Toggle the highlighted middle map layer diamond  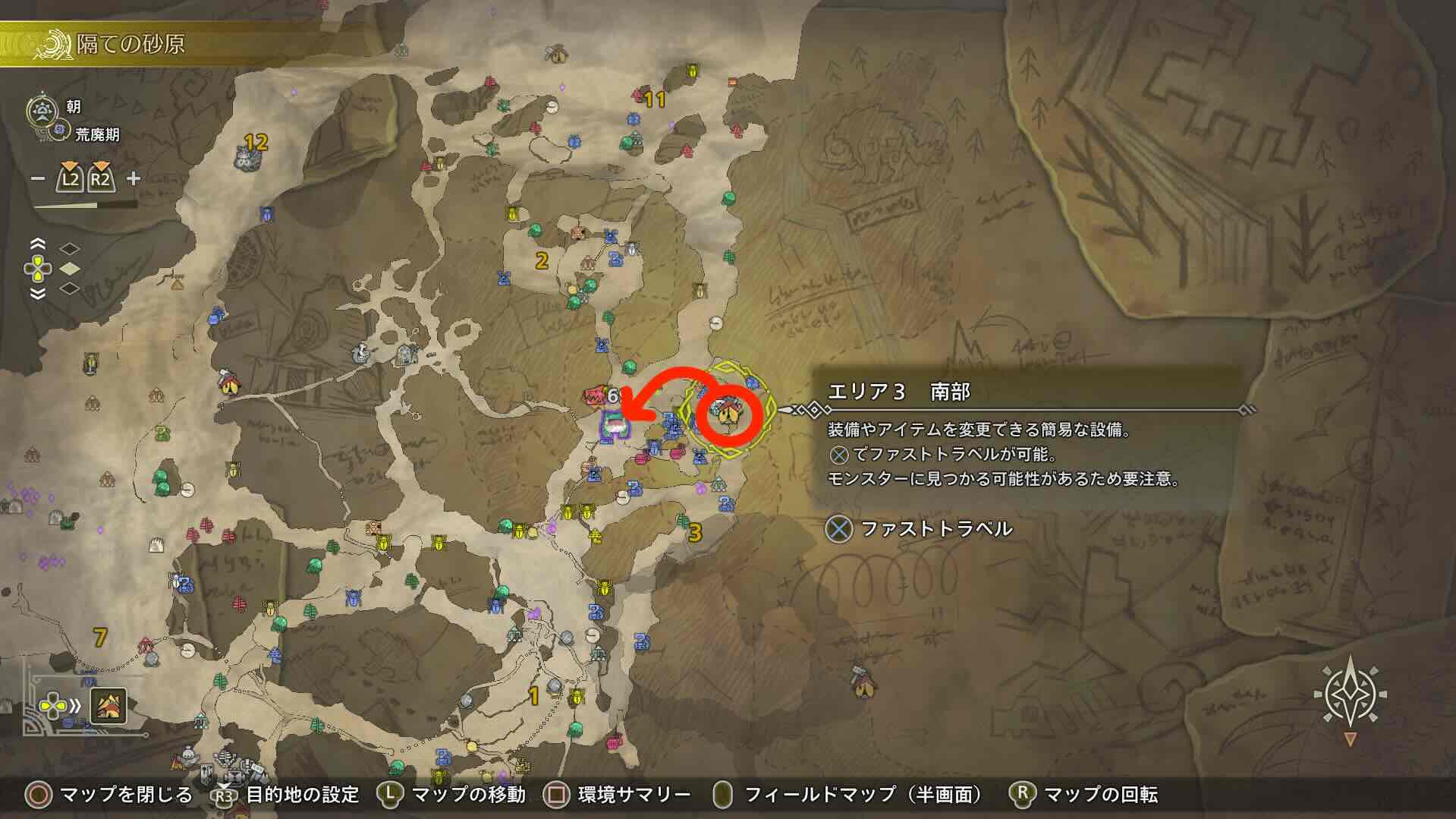(x=68, y=267)
